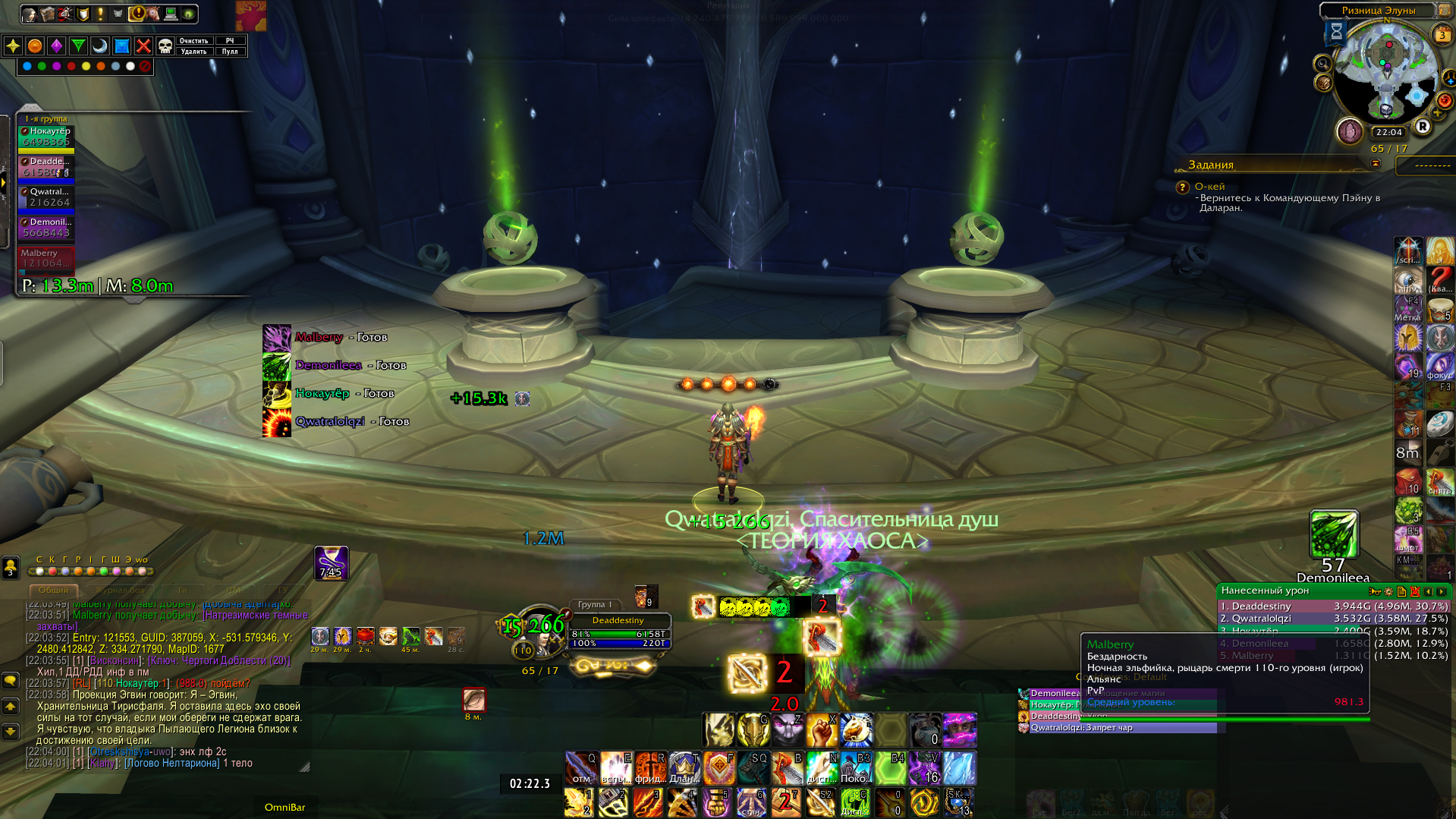Viewport: 1456px width, 819px height.
Task: Activate the crown blessing ability on key T
Action: click(684, 768)
